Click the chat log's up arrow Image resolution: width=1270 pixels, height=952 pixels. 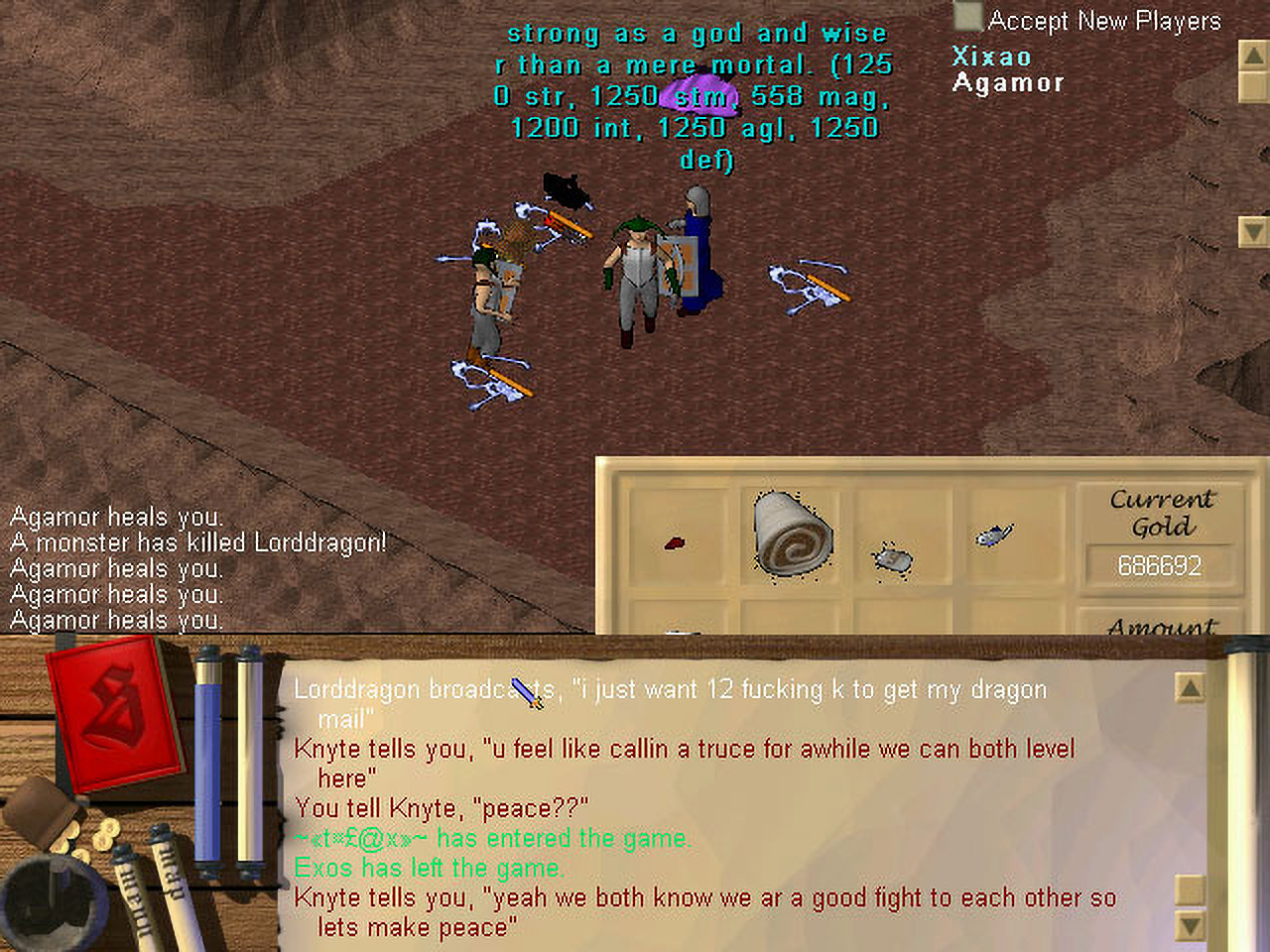(x=1190, y=687)
